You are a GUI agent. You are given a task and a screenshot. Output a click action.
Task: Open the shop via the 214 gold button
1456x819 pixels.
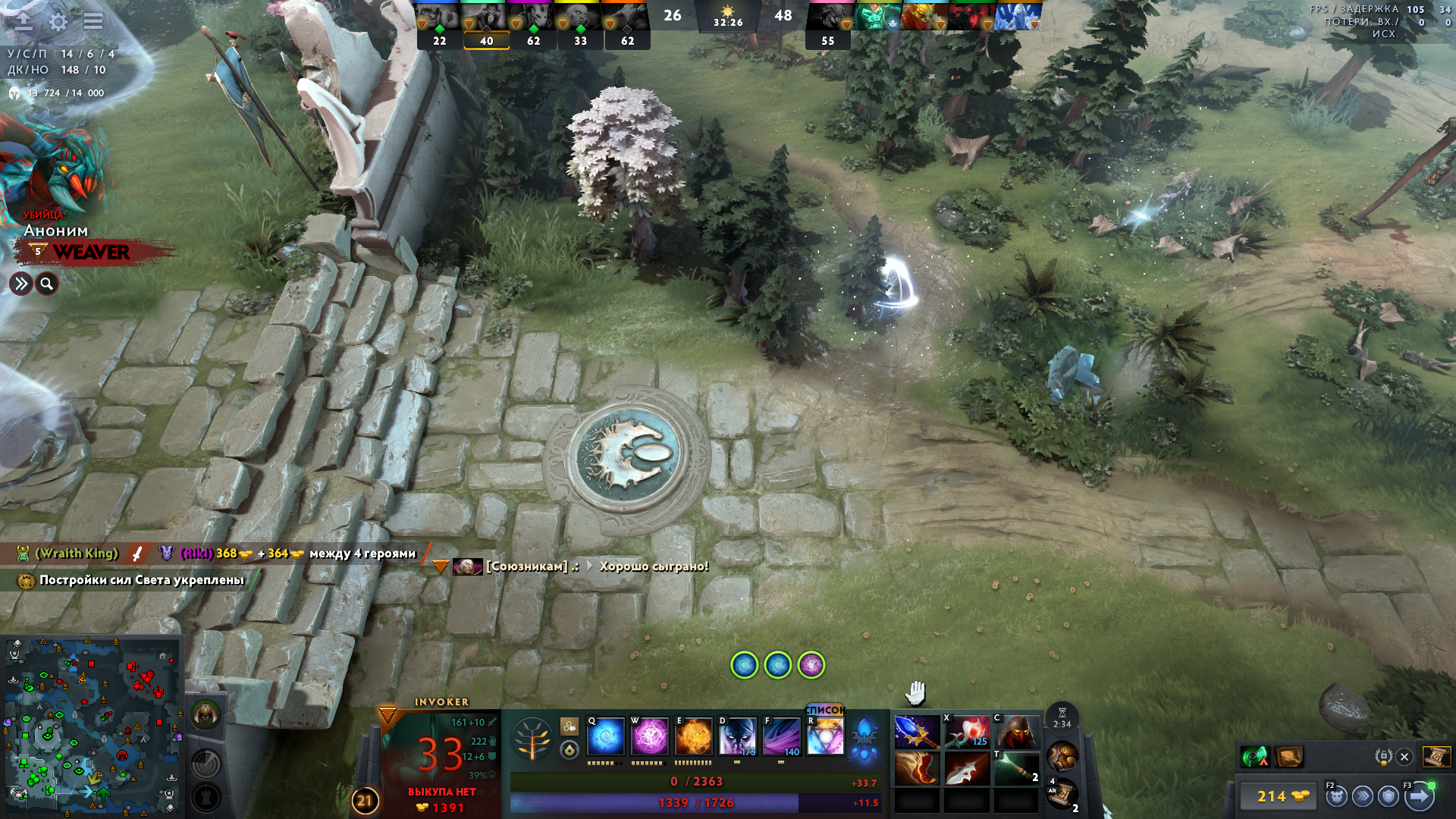[x=1282, y=796]
